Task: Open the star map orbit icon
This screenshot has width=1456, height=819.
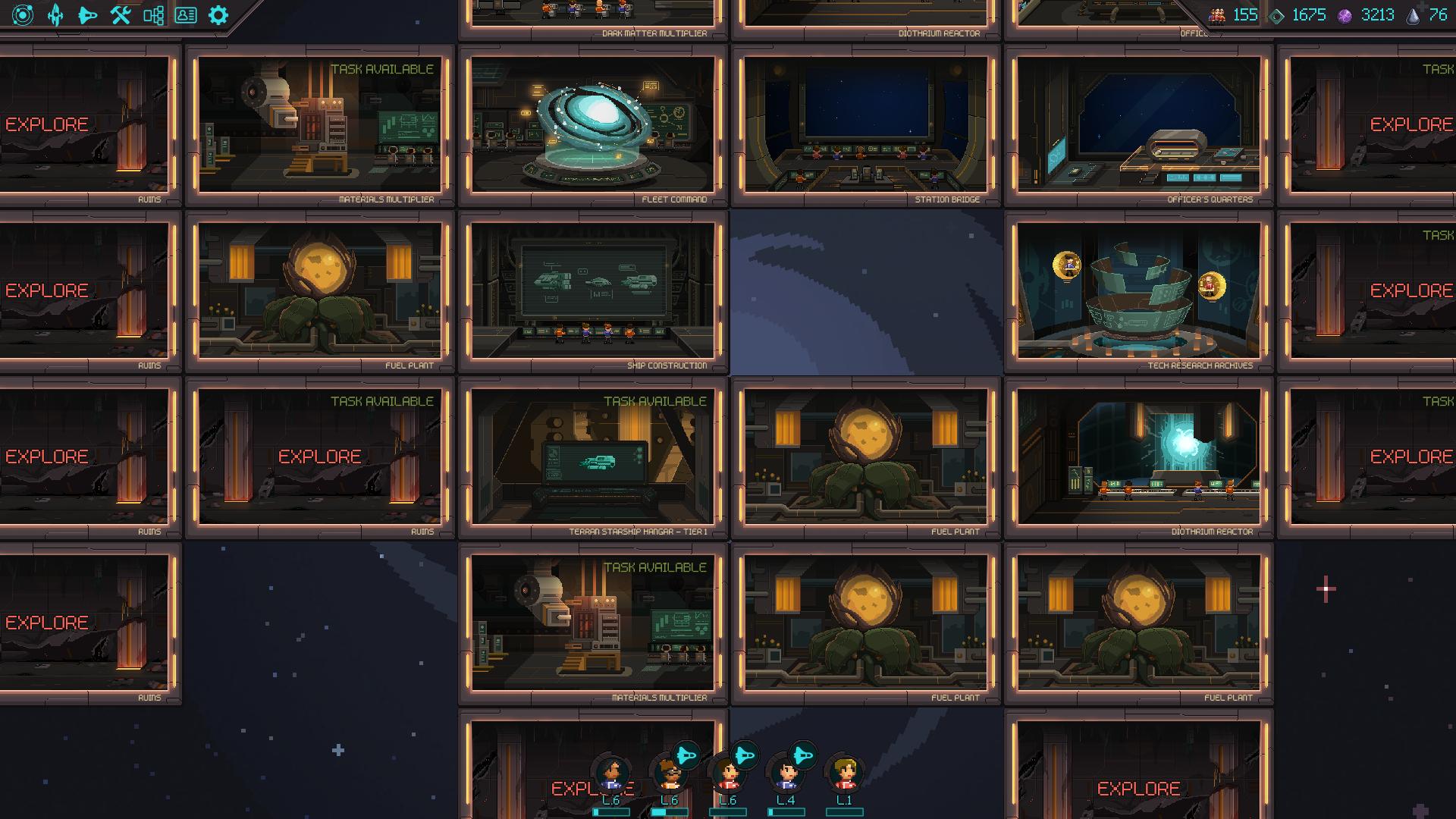Action: click(x=23, y=15)
